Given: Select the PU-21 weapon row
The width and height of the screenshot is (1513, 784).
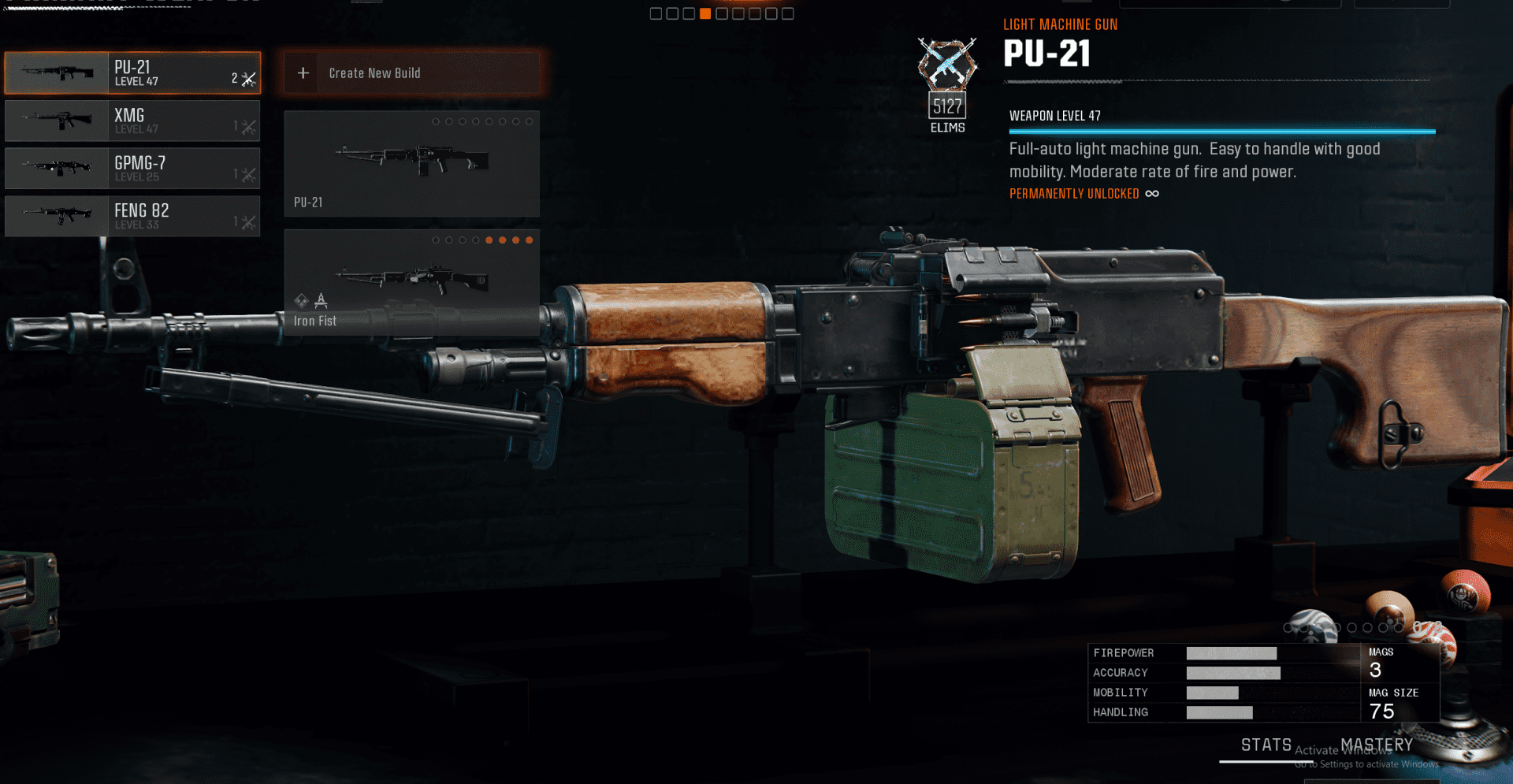Looking at the screenshot, I should [x=132, y=73].
